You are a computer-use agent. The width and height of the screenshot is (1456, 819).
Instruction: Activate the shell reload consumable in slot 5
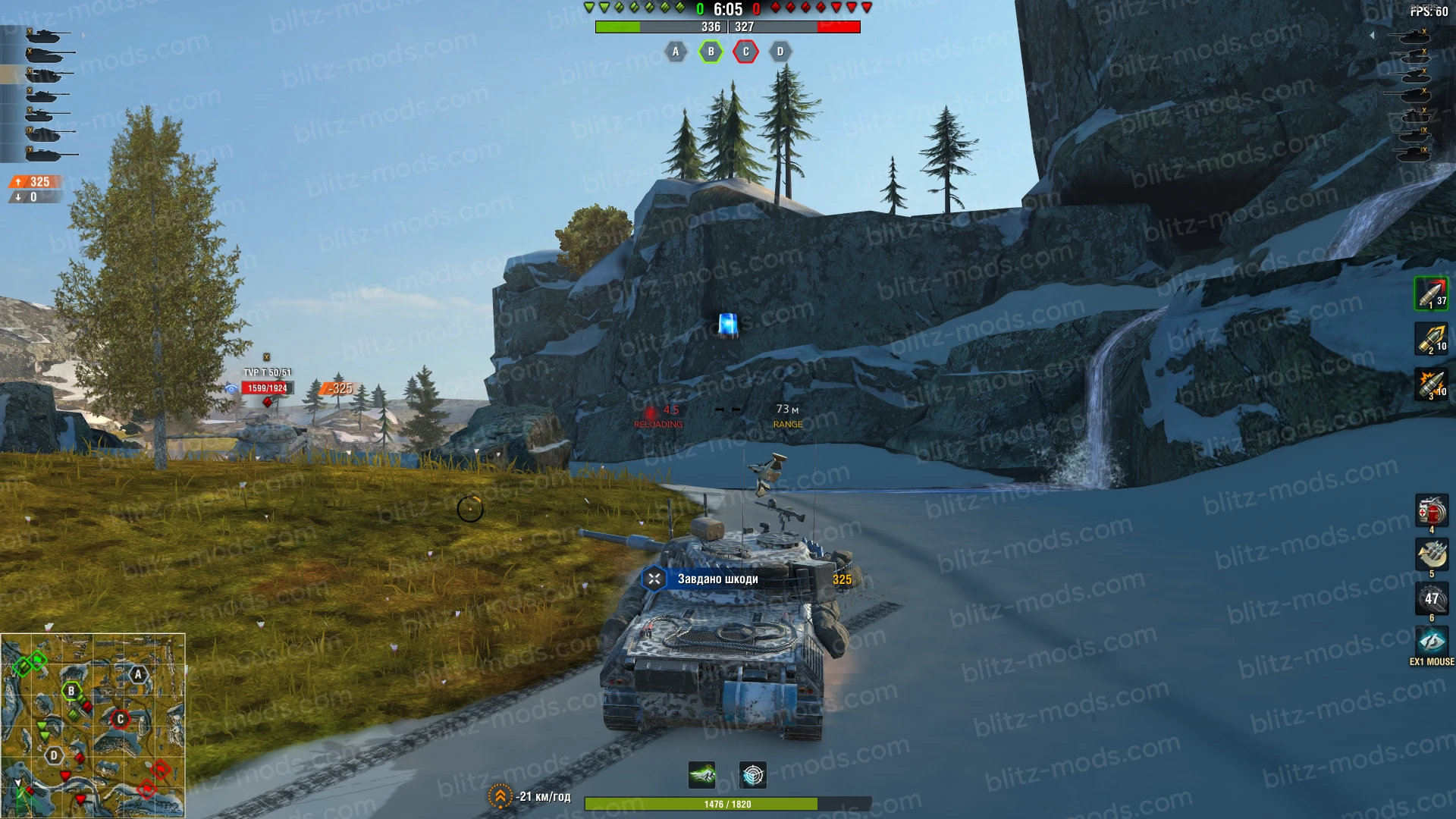point(1431,555)
